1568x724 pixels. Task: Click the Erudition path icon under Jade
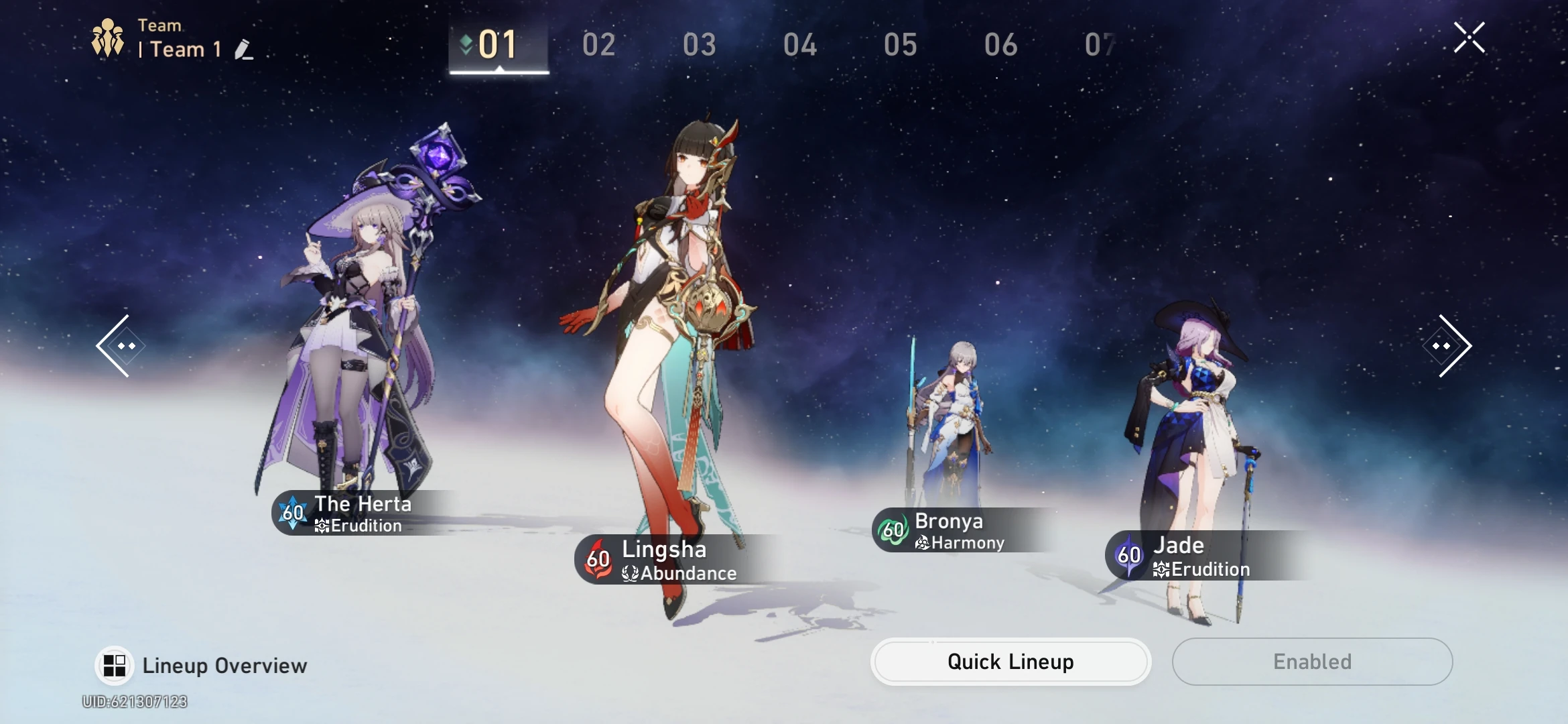pyautogui.click(x=1161, y=568)
